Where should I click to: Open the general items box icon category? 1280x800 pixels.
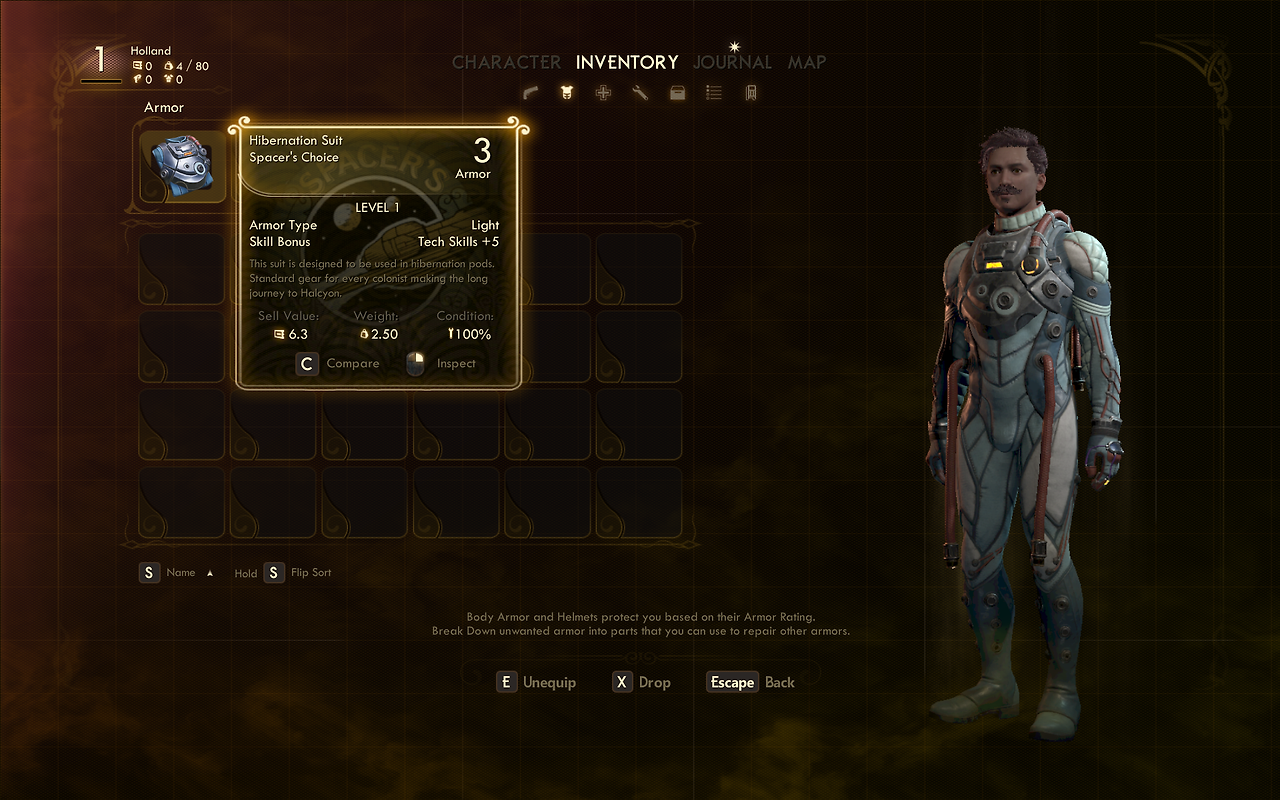coord(677,93)
